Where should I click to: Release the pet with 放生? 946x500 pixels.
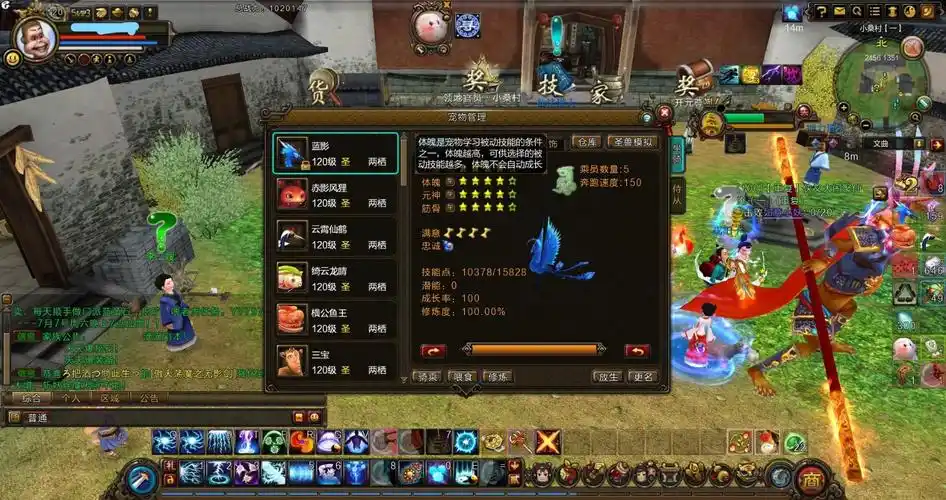point(607,377)
